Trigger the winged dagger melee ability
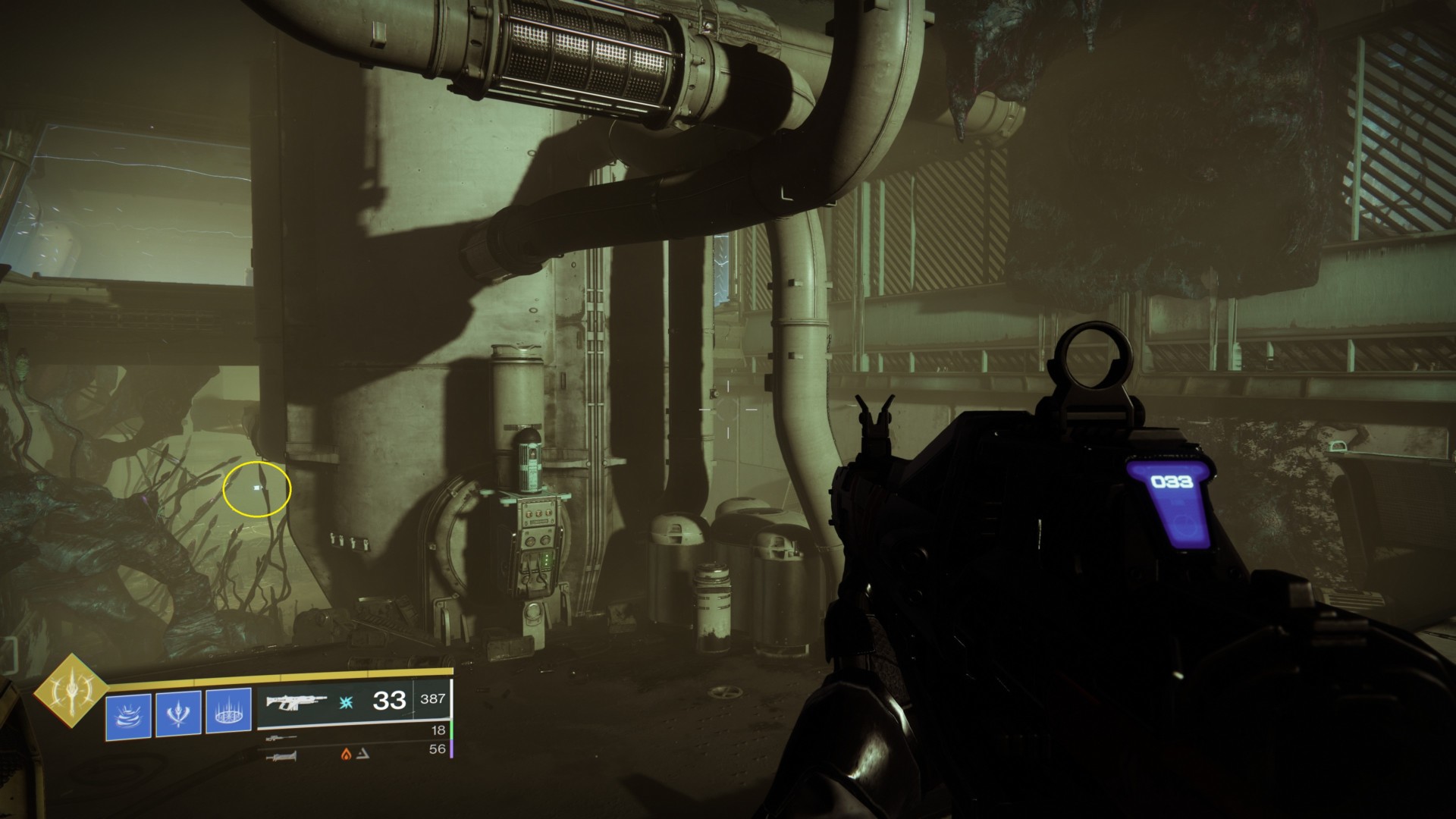 point(178,714)
